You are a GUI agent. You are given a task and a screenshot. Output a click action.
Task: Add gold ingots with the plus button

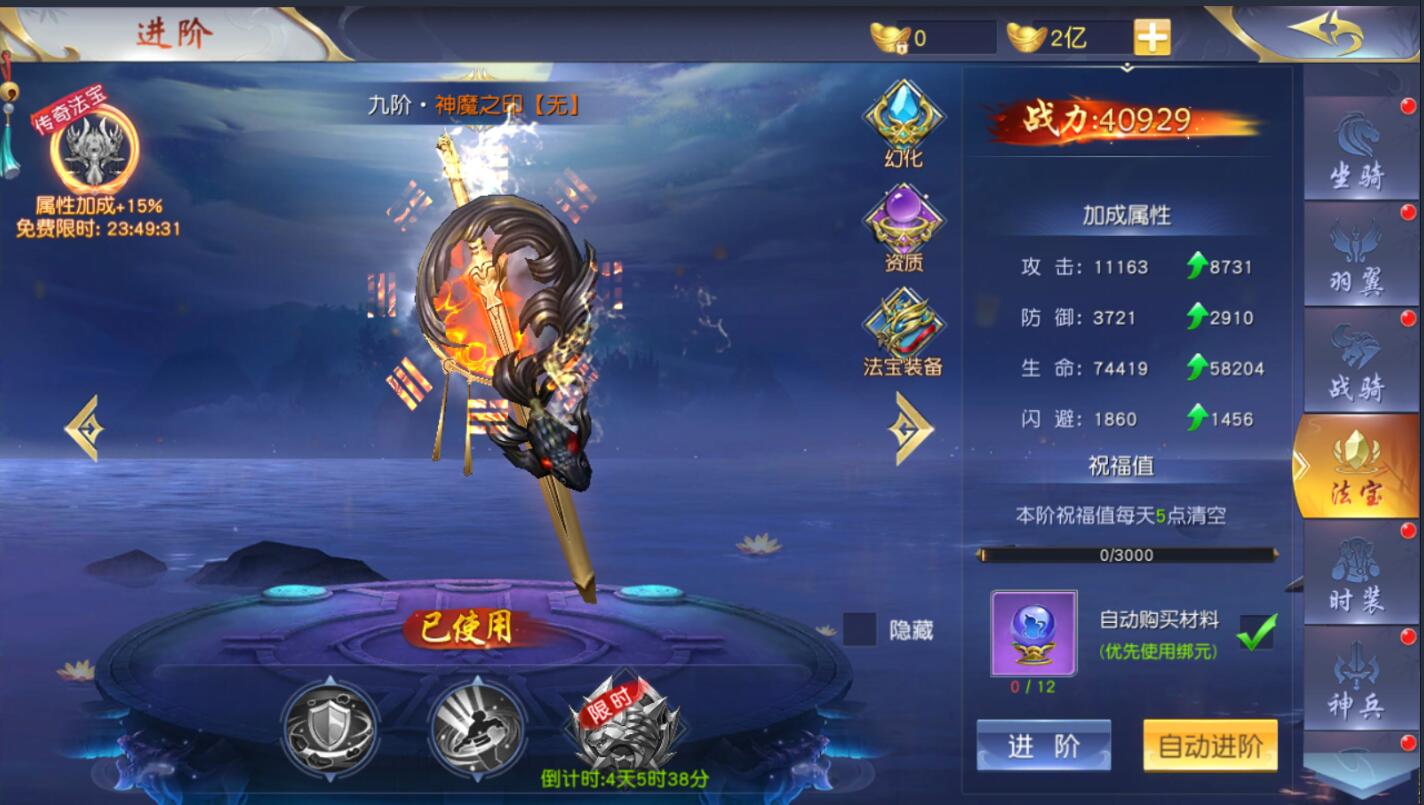(x=1152, y=38)
